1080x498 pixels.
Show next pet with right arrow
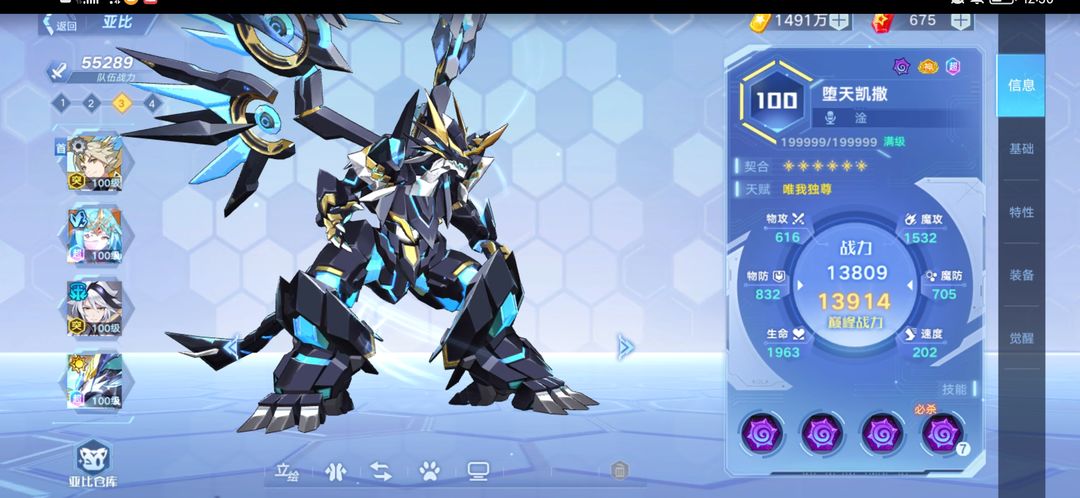tap(626, 347)
